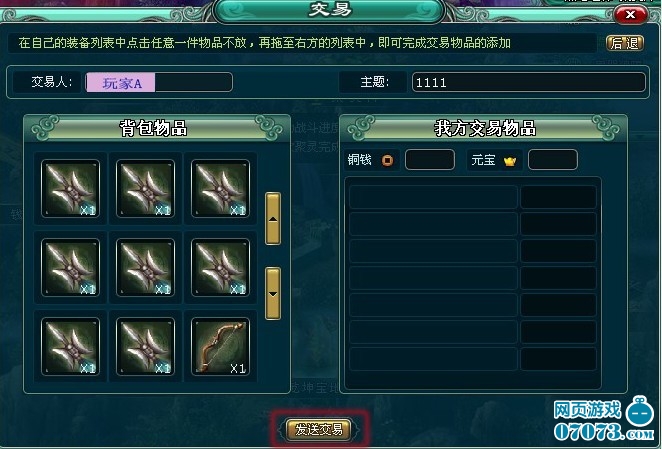The image size is (662, 449).
Task: Click the backpack list down arrow
Action: pyautogui.click(x=273, y=293)
